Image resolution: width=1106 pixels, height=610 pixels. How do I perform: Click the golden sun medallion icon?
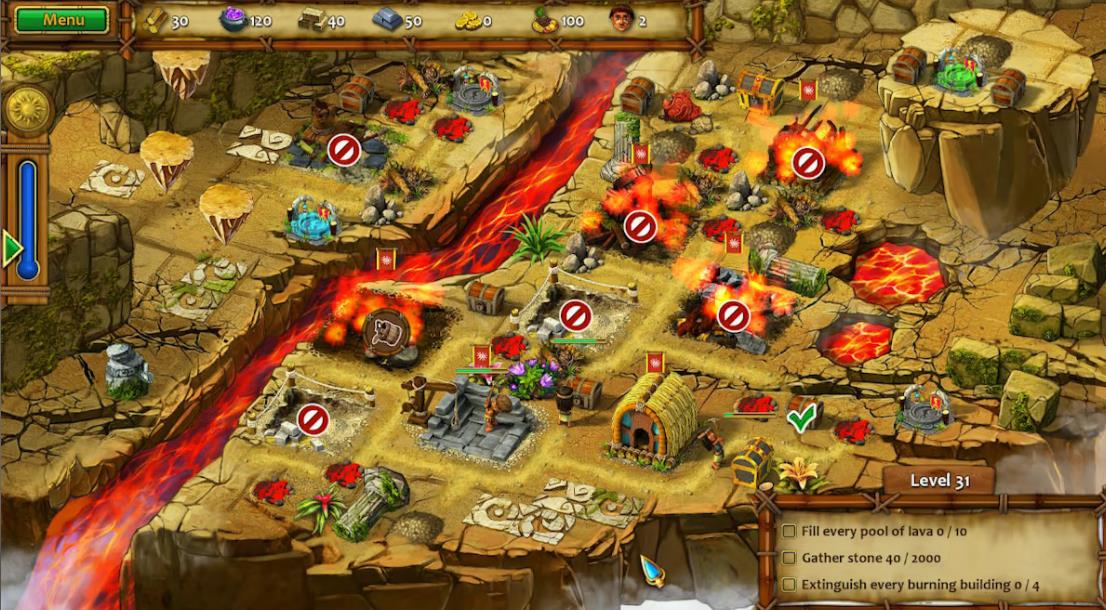pyautogui.click(x=27, y=109)
